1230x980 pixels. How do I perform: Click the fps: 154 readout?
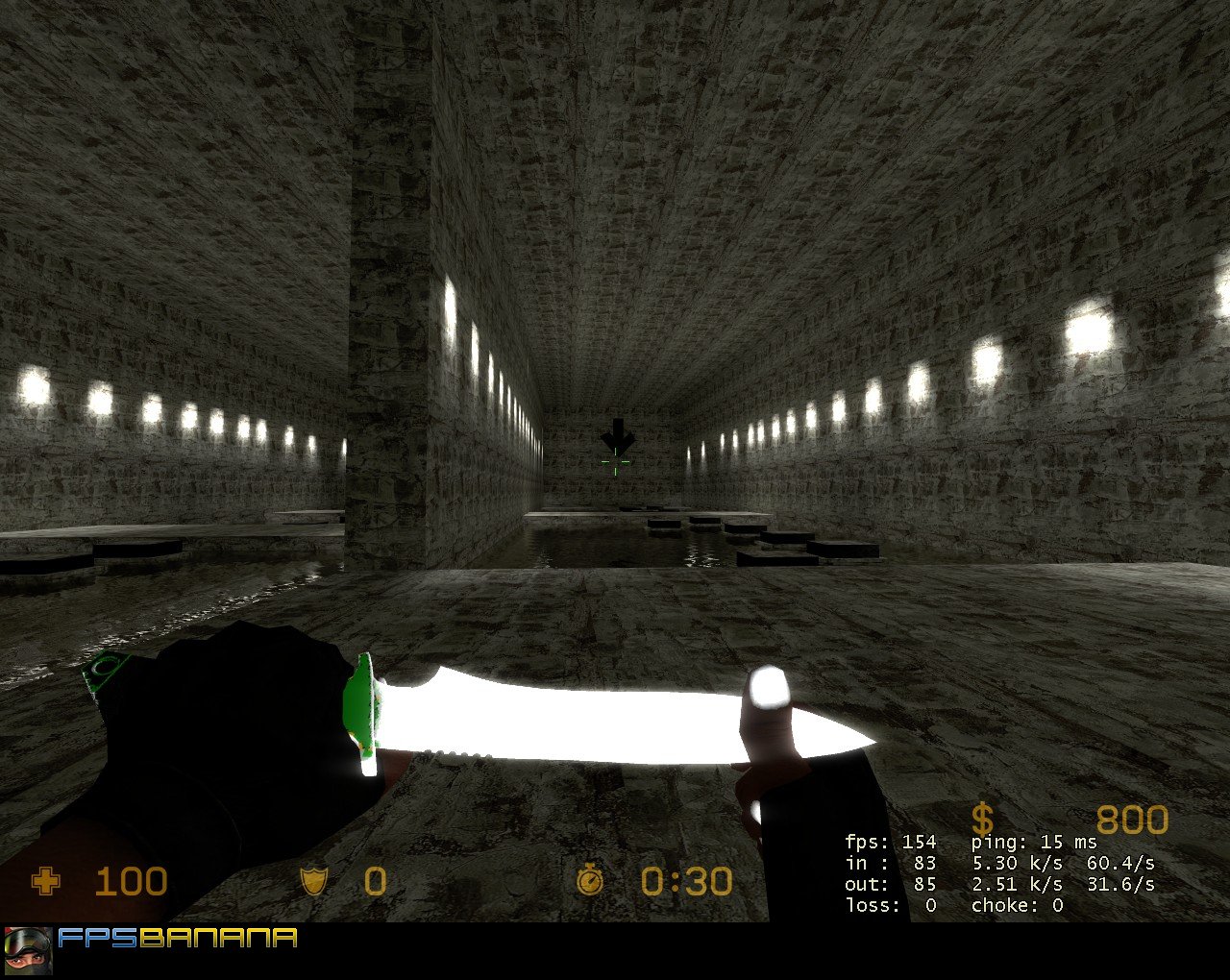[889, 841]
